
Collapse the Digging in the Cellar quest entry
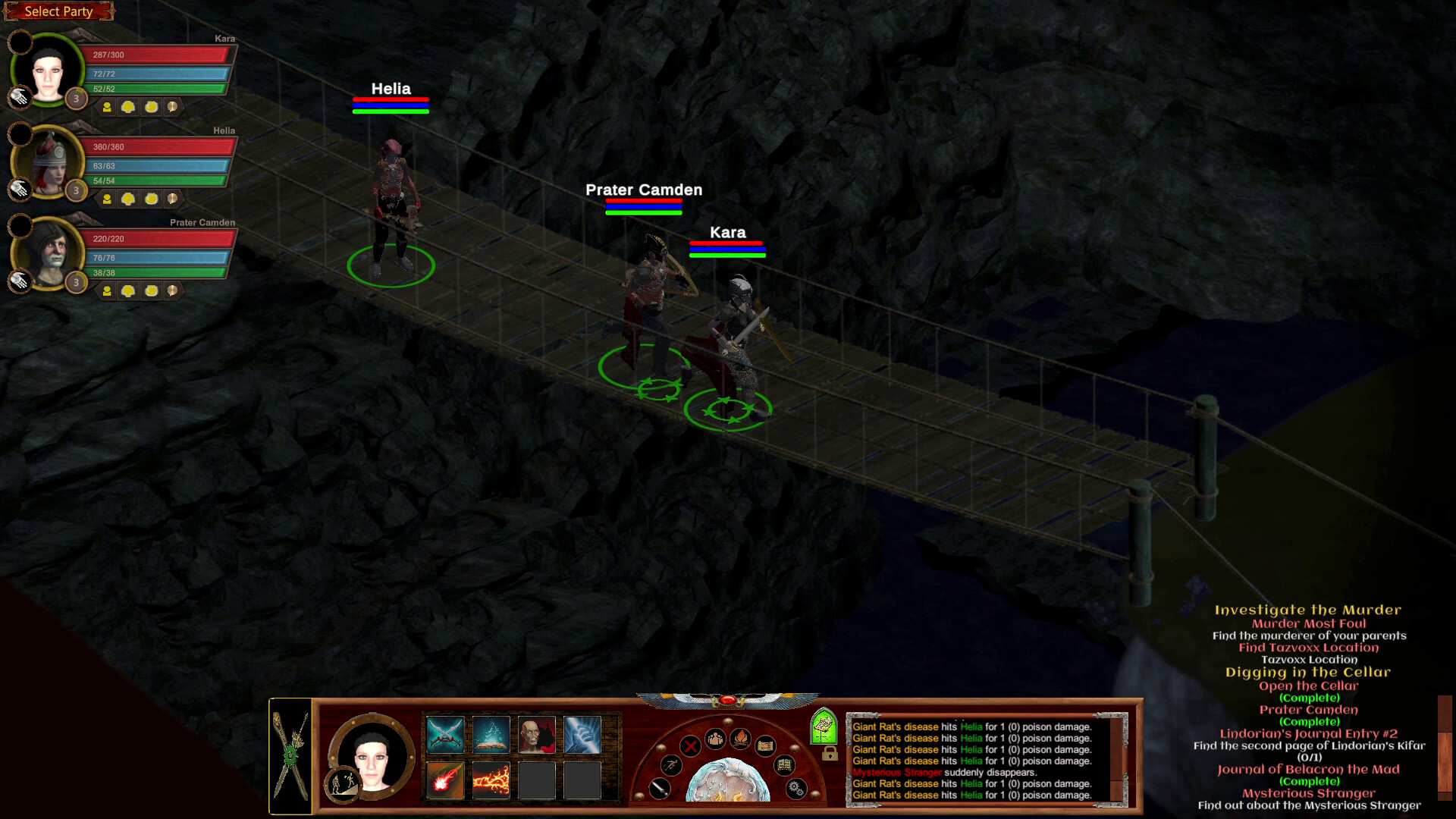[1308, 672]
